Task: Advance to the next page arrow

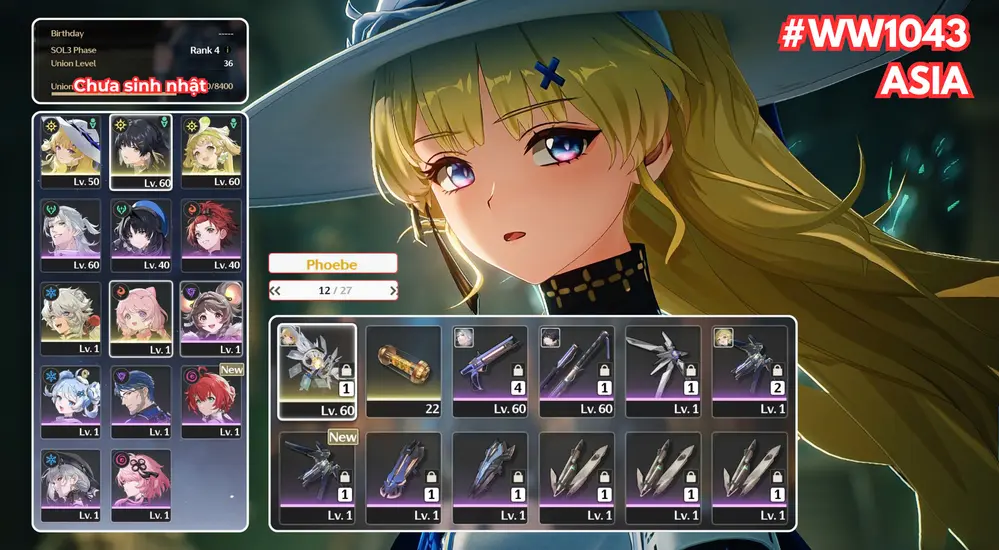Action: click(x=393, y=291)
